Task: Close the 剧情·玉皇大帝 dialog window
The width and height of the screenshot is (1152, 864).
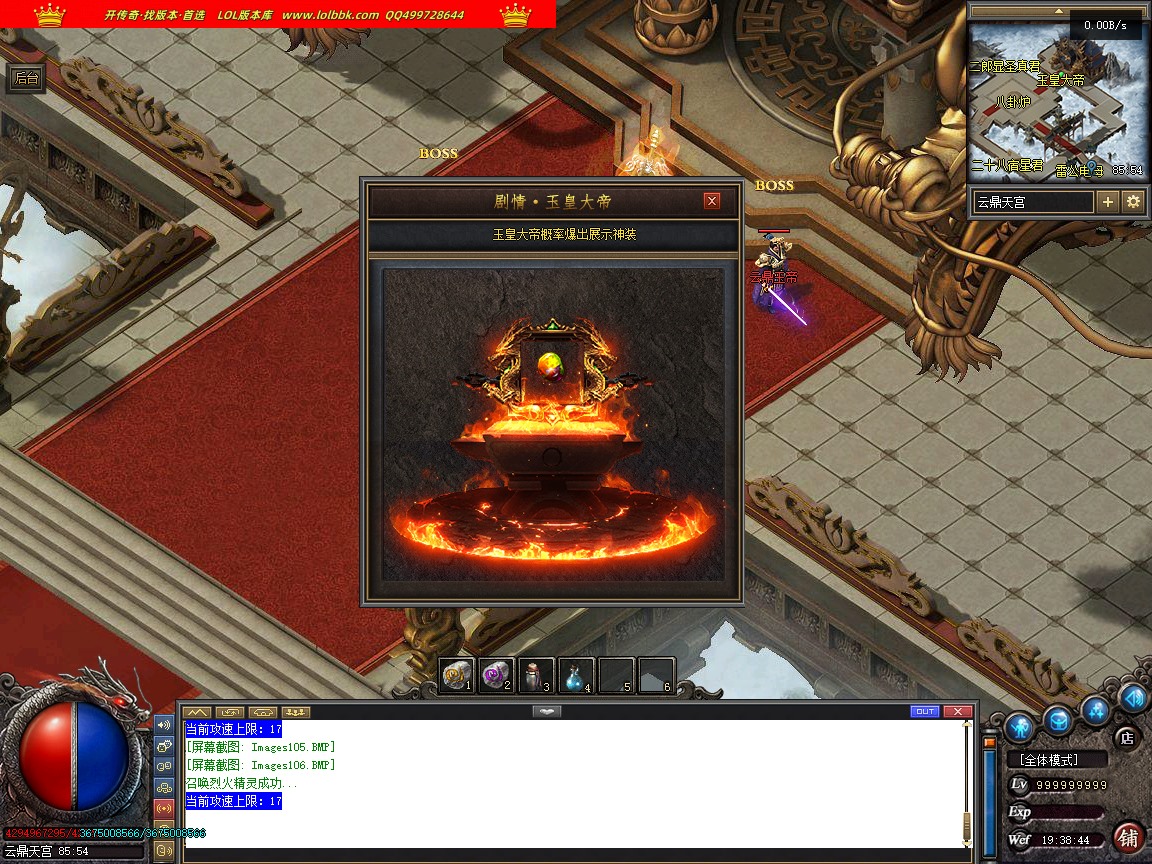Action: (x=712, y=201)
